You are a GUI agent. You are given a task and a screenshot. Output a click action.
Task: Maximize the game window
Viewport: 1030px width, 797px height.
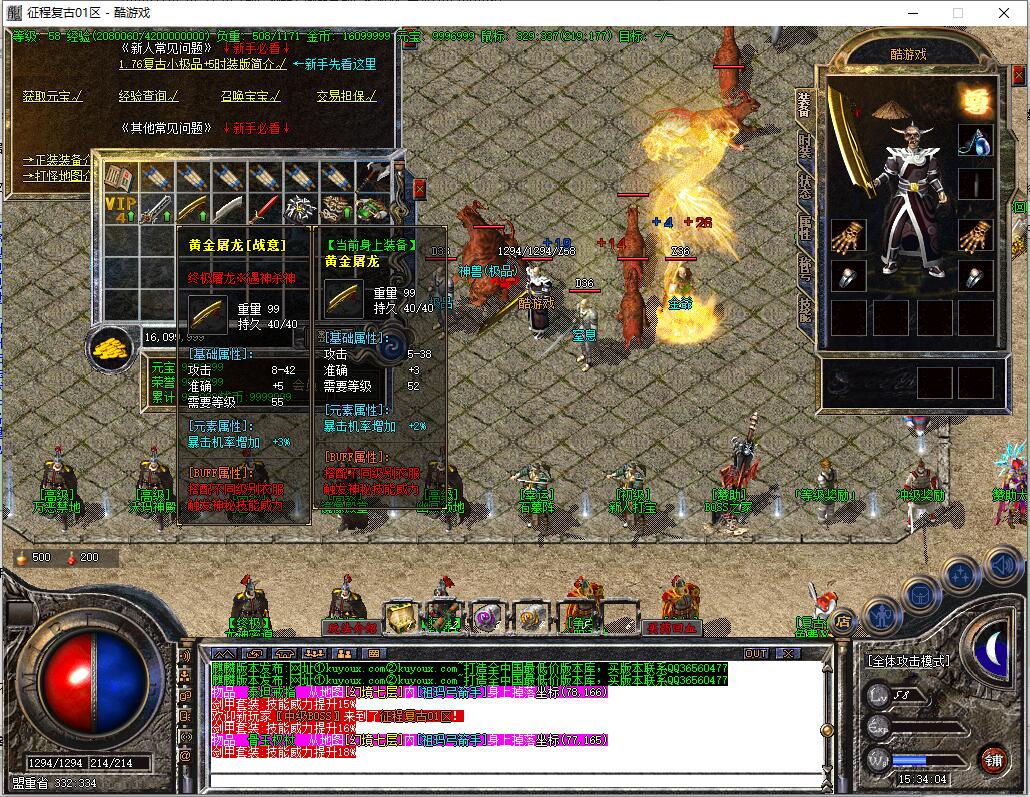click(957, 13)
